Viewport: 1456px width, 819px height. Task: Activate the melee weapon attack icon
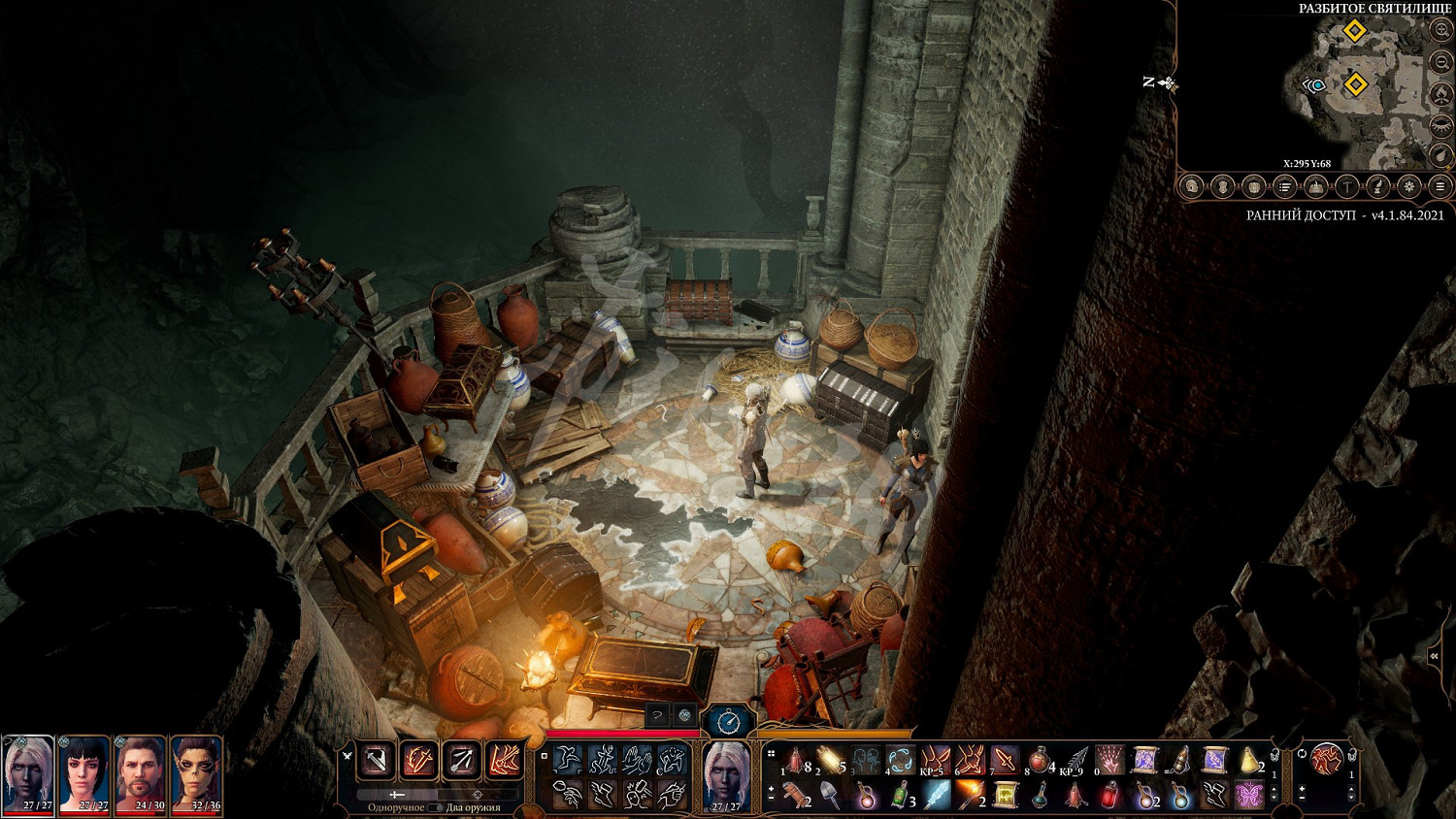(376, 761)
